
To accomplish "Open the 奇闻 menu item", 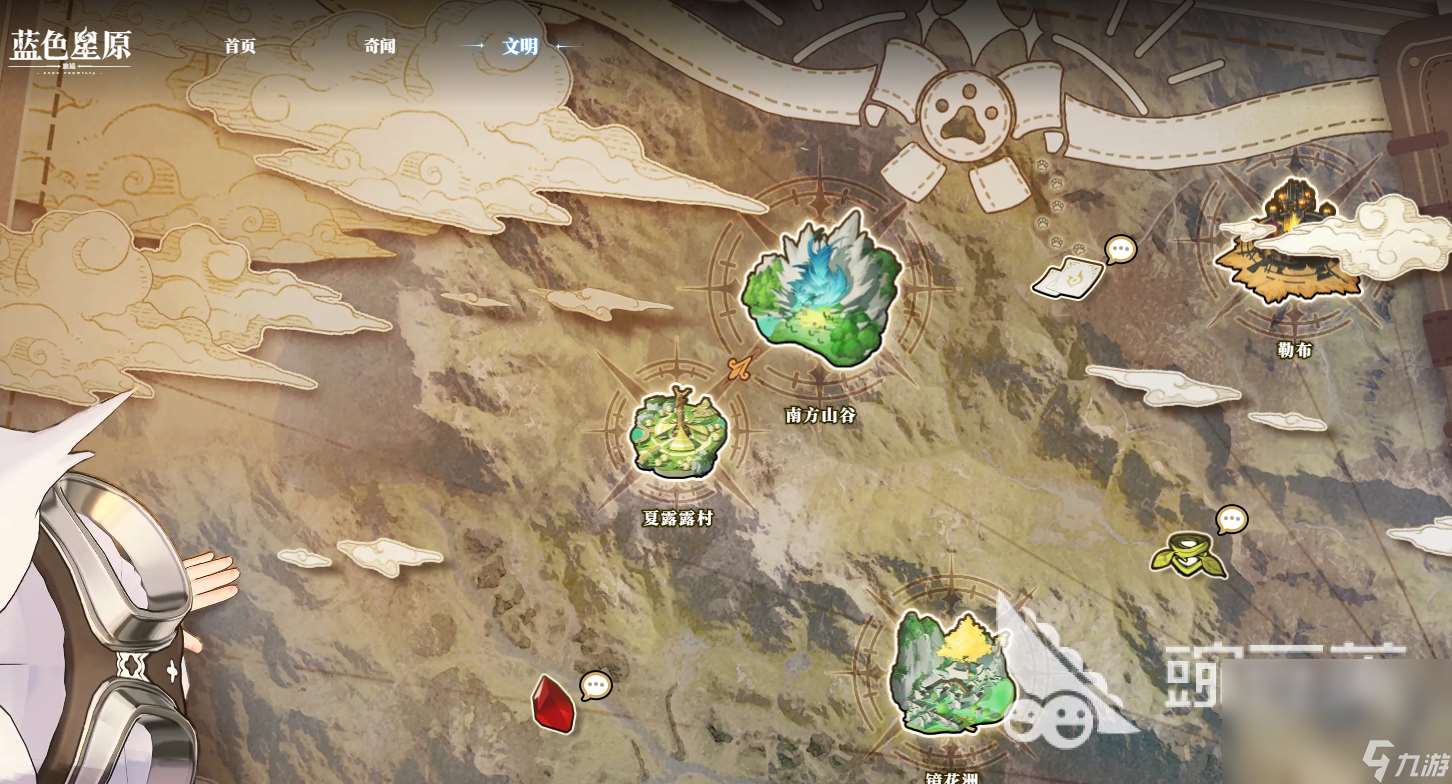I will 378,45.
